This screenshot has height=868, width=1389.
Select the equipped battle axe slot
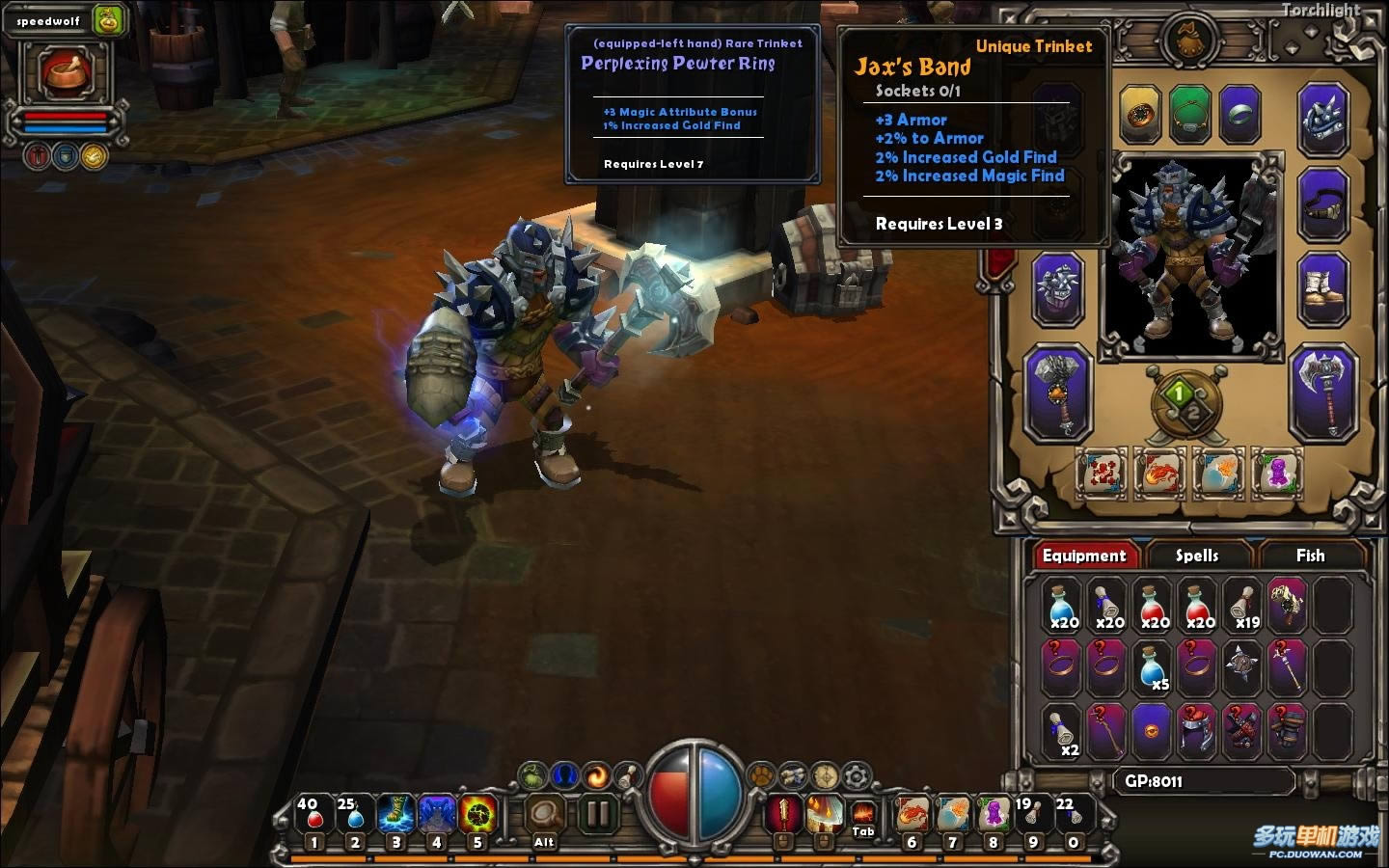coord(1322,393)
